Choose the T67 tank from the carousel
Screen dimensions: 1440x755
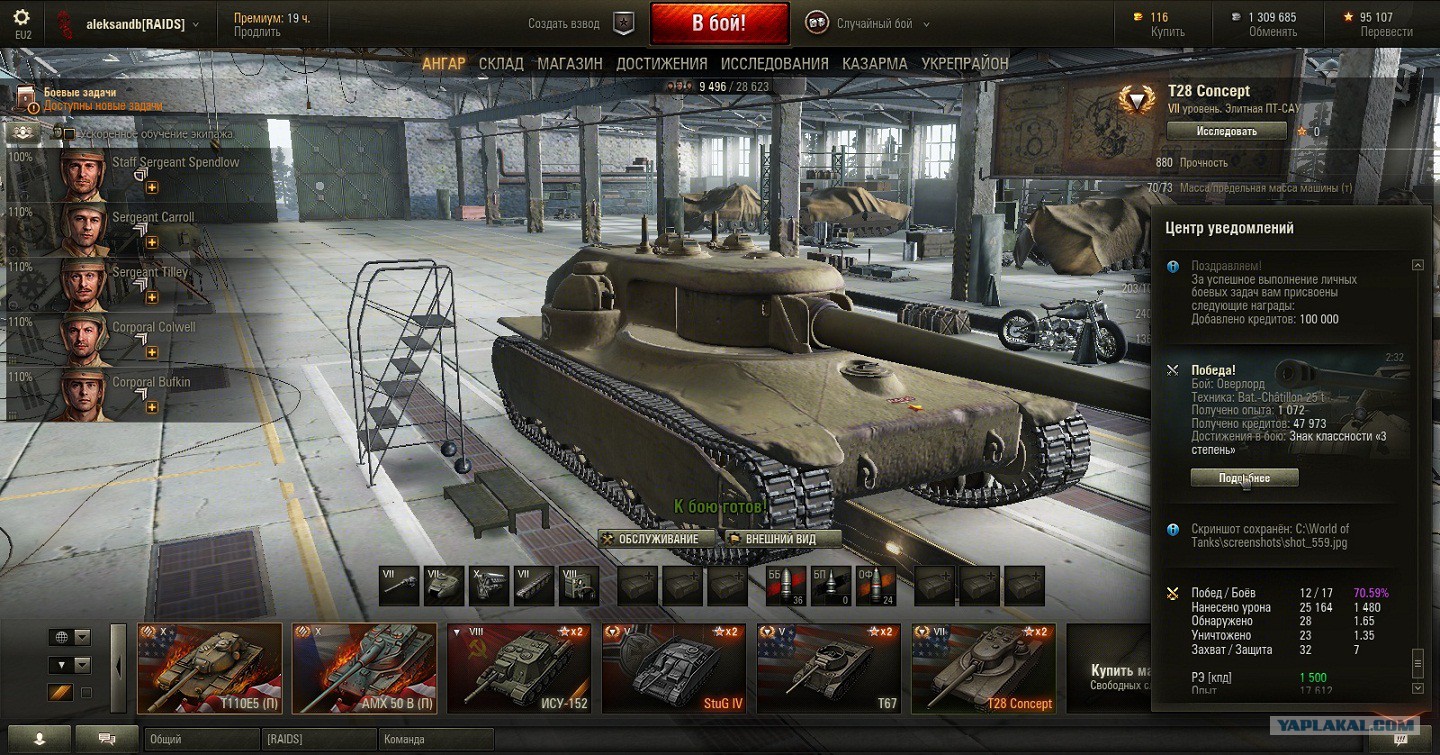pos(828,668)
